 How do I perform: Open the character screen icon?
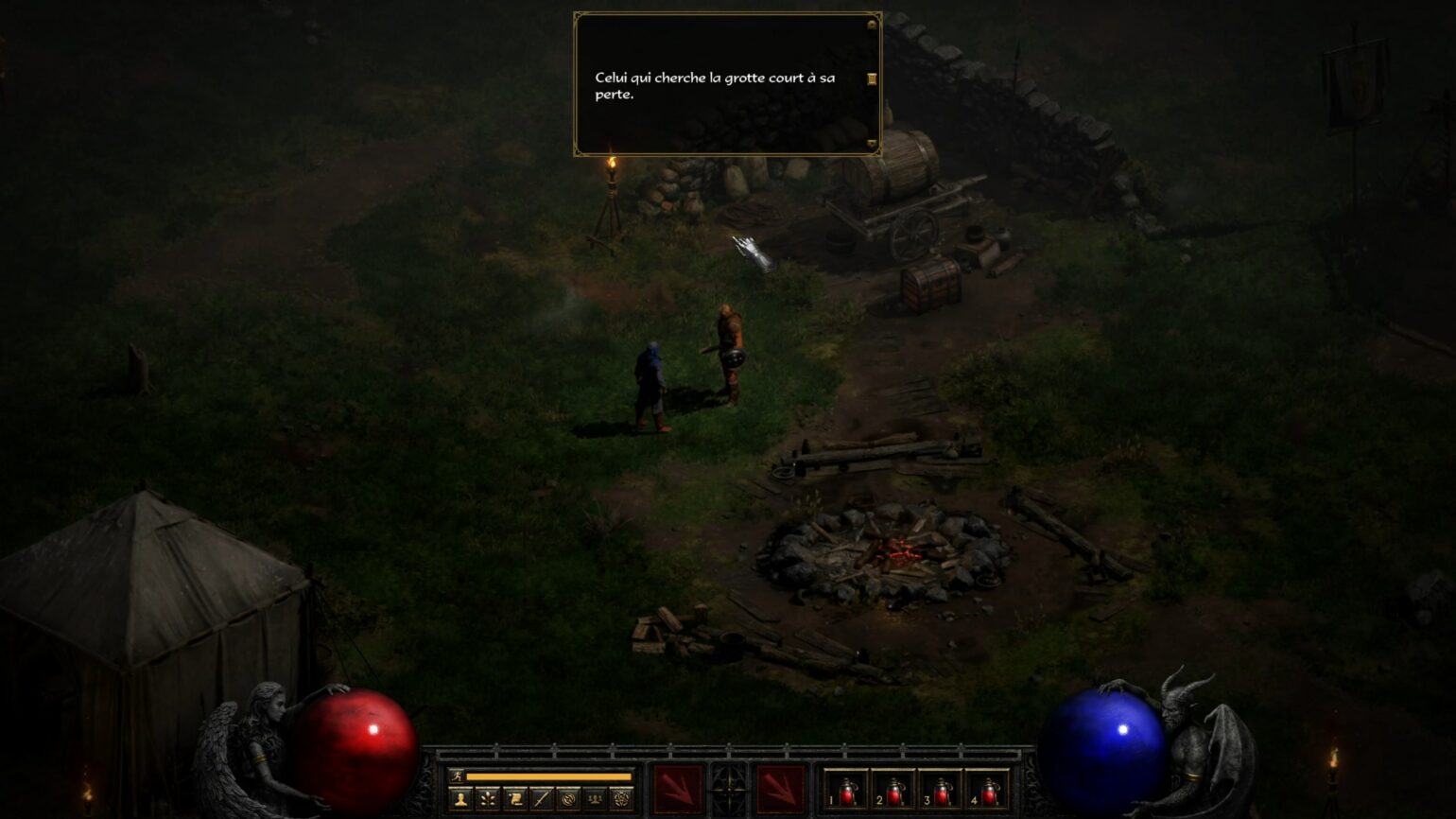460,797
